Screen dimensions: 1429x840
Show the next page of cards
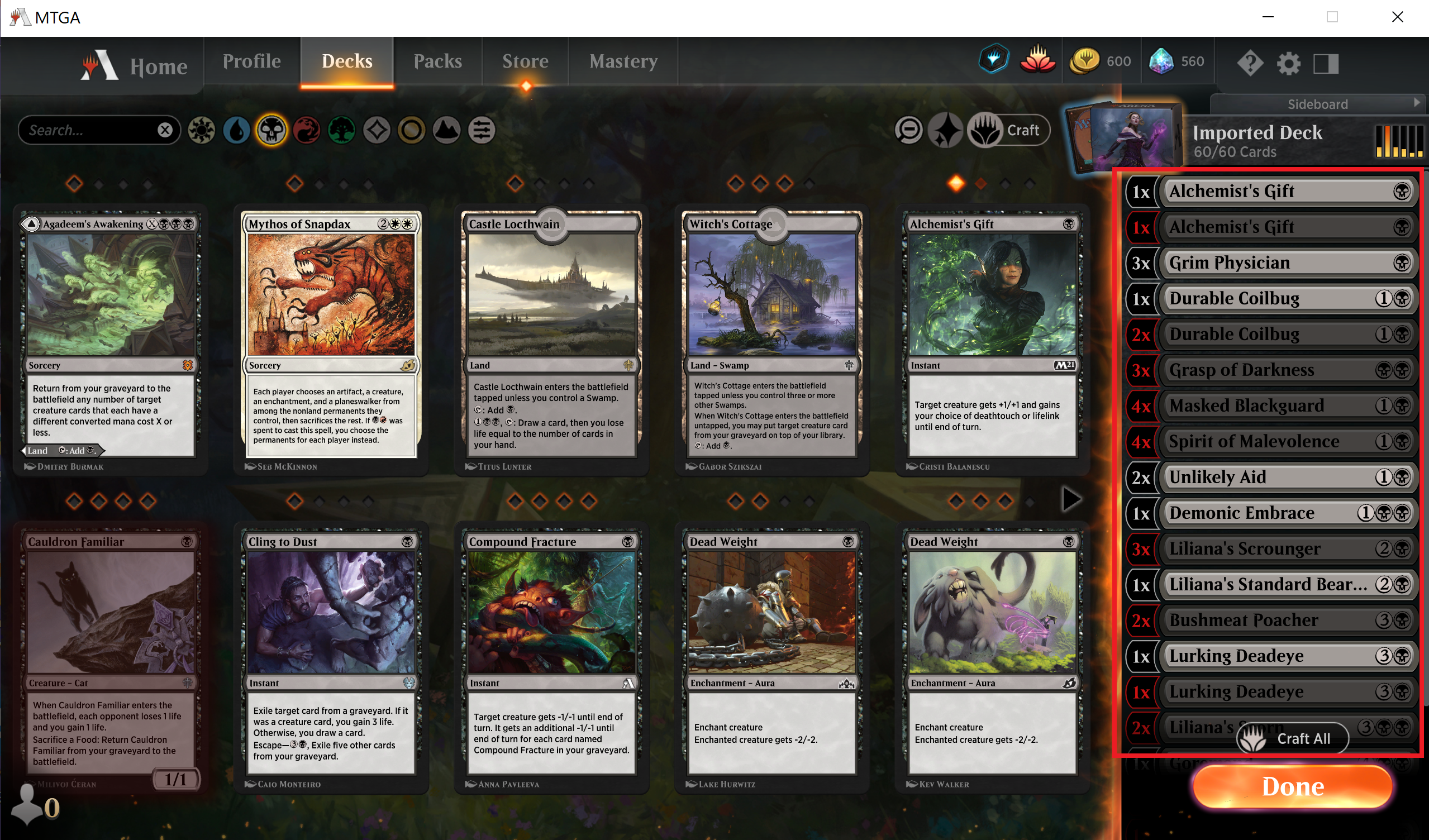(x=1070, y=499)
